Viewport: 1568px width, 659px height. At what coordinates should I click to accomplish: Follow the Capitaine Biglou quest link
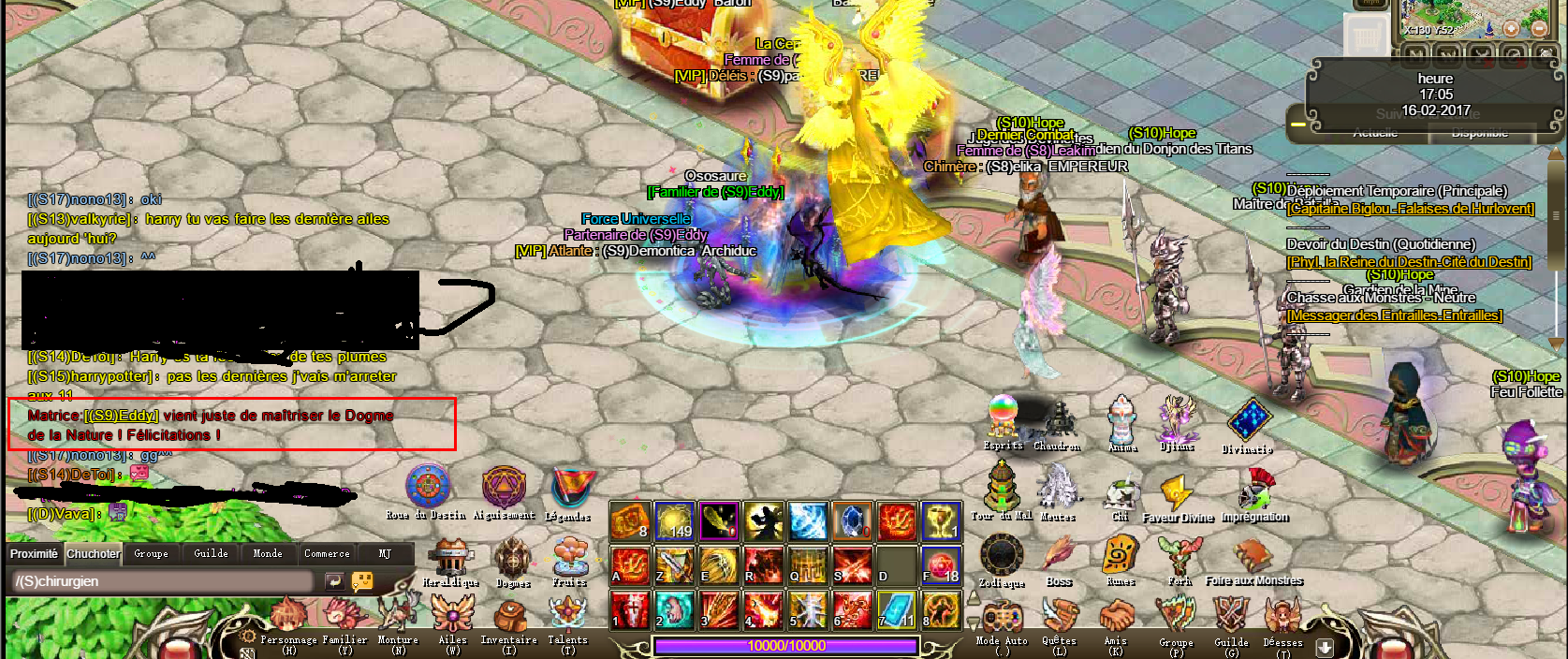(x=1410, y=209)
